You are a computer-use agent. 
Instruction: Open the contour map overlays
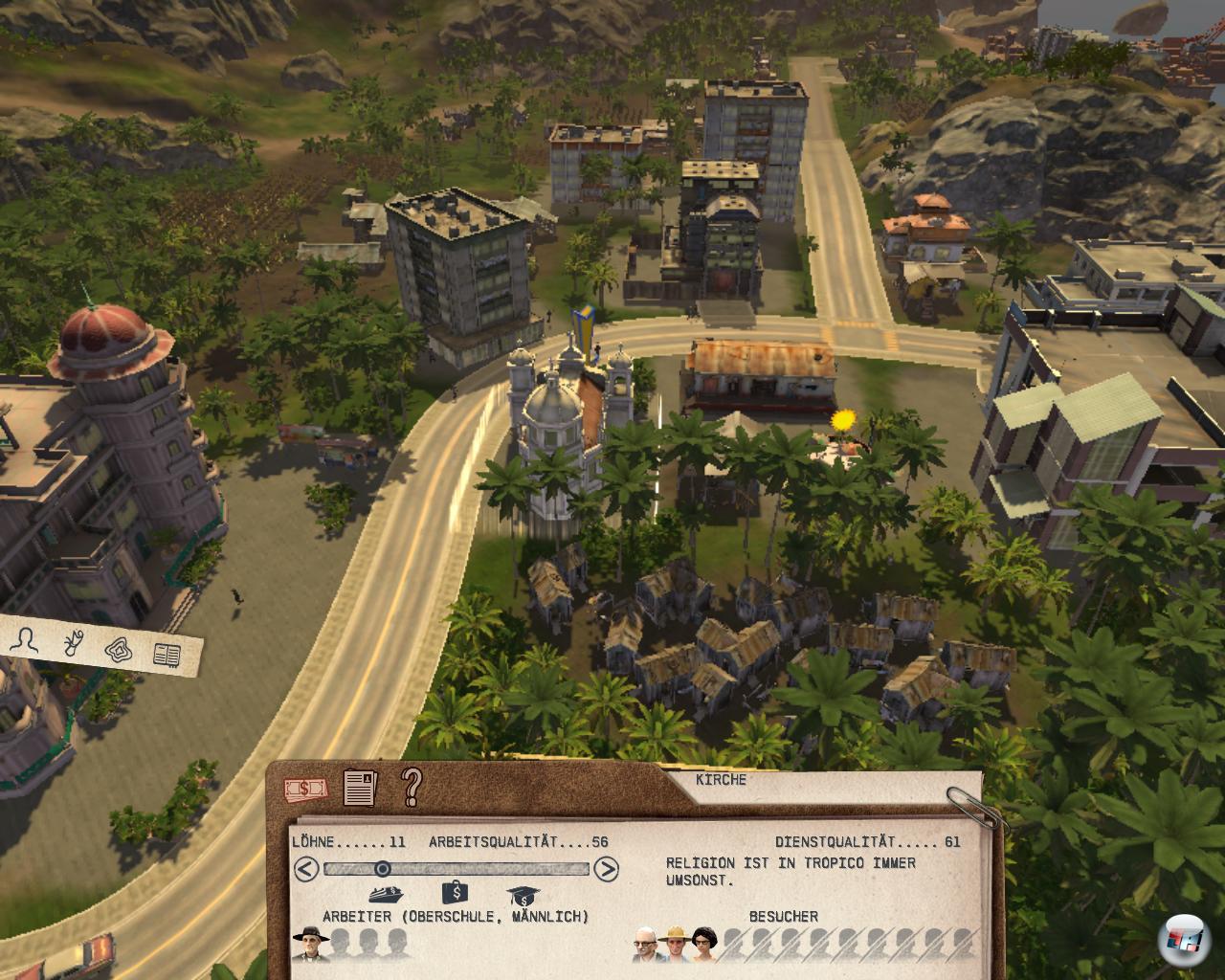tap(119, 649)
